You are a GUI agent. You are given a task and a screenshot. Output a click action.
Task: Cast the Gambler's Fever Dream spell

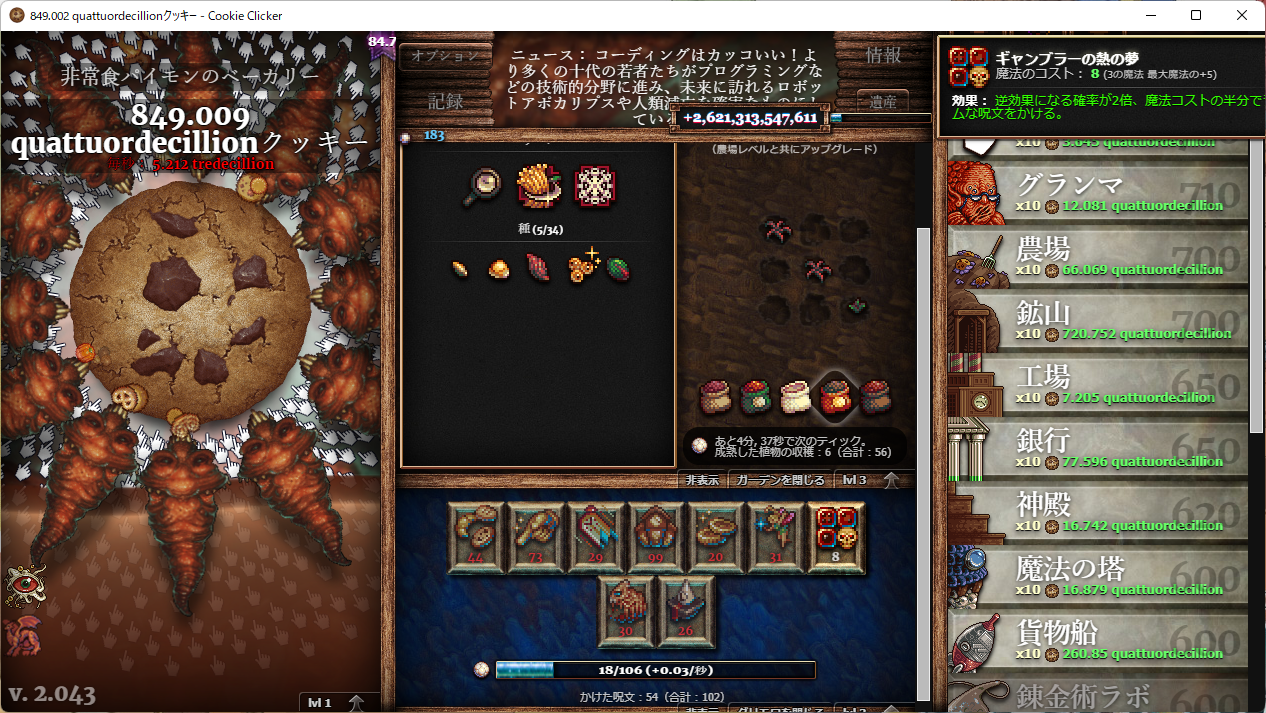point(836,537)
